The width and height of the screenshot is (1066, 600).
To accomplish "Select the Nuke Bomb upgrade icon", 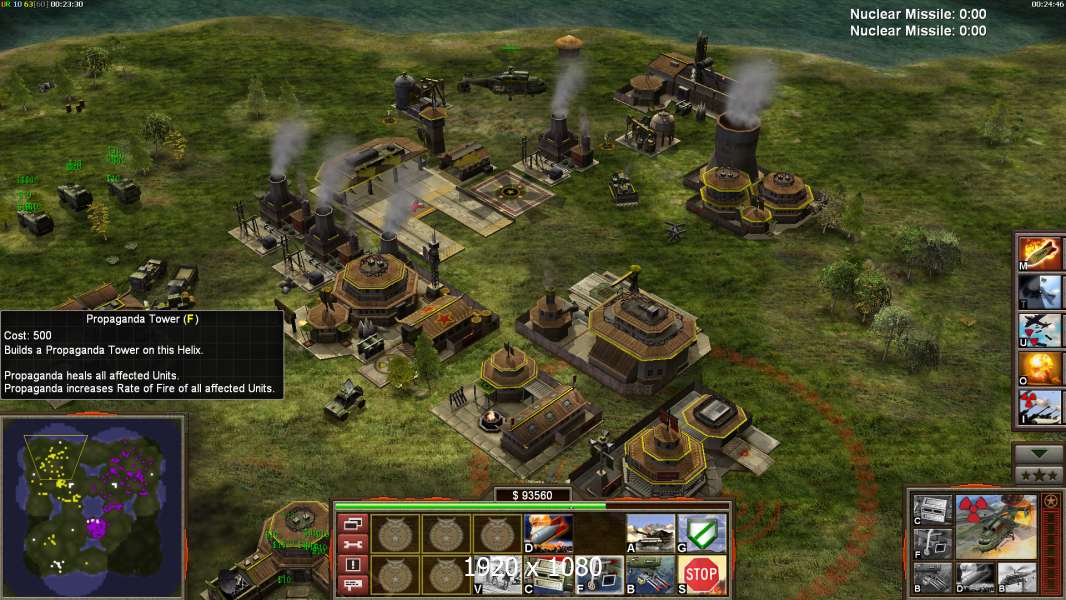I will point(548,533).
